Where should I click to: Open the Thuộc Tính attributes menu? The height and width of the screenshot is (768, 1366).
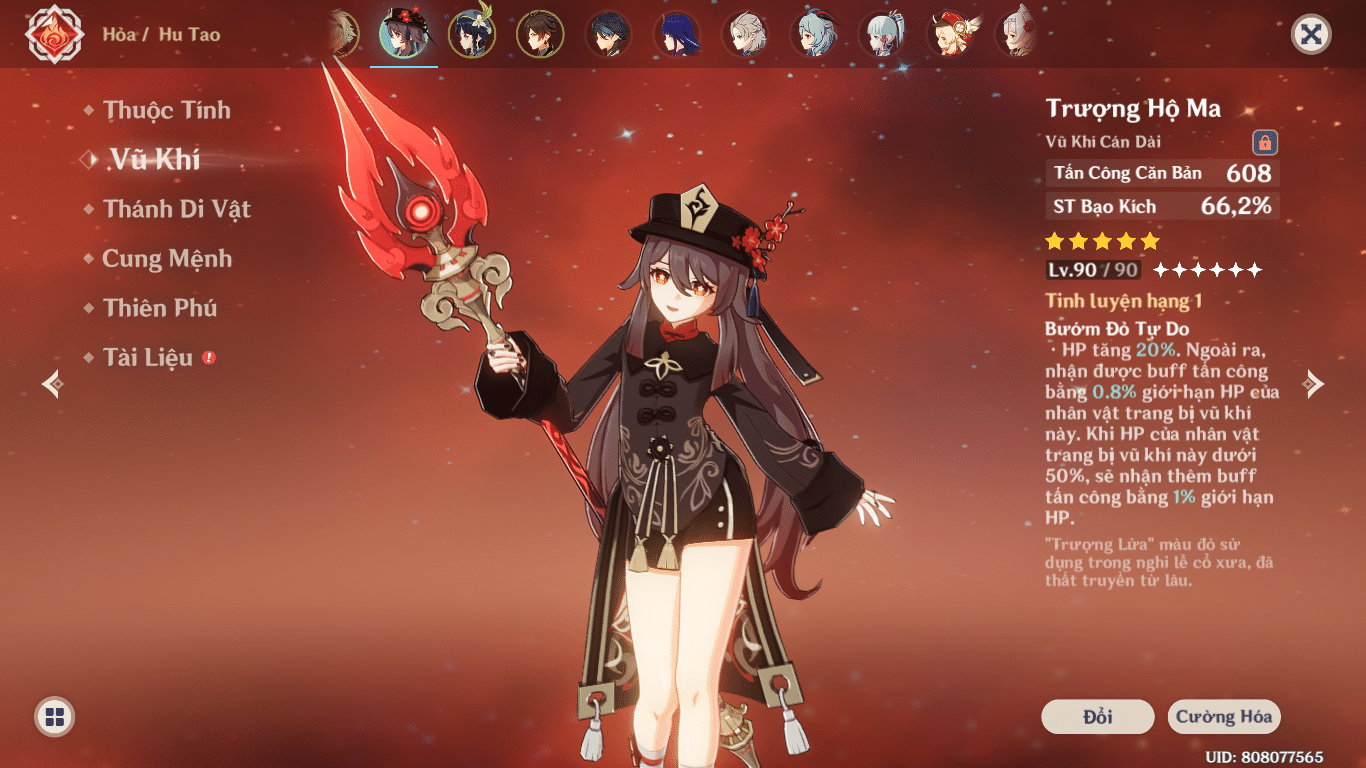point(166,110)
